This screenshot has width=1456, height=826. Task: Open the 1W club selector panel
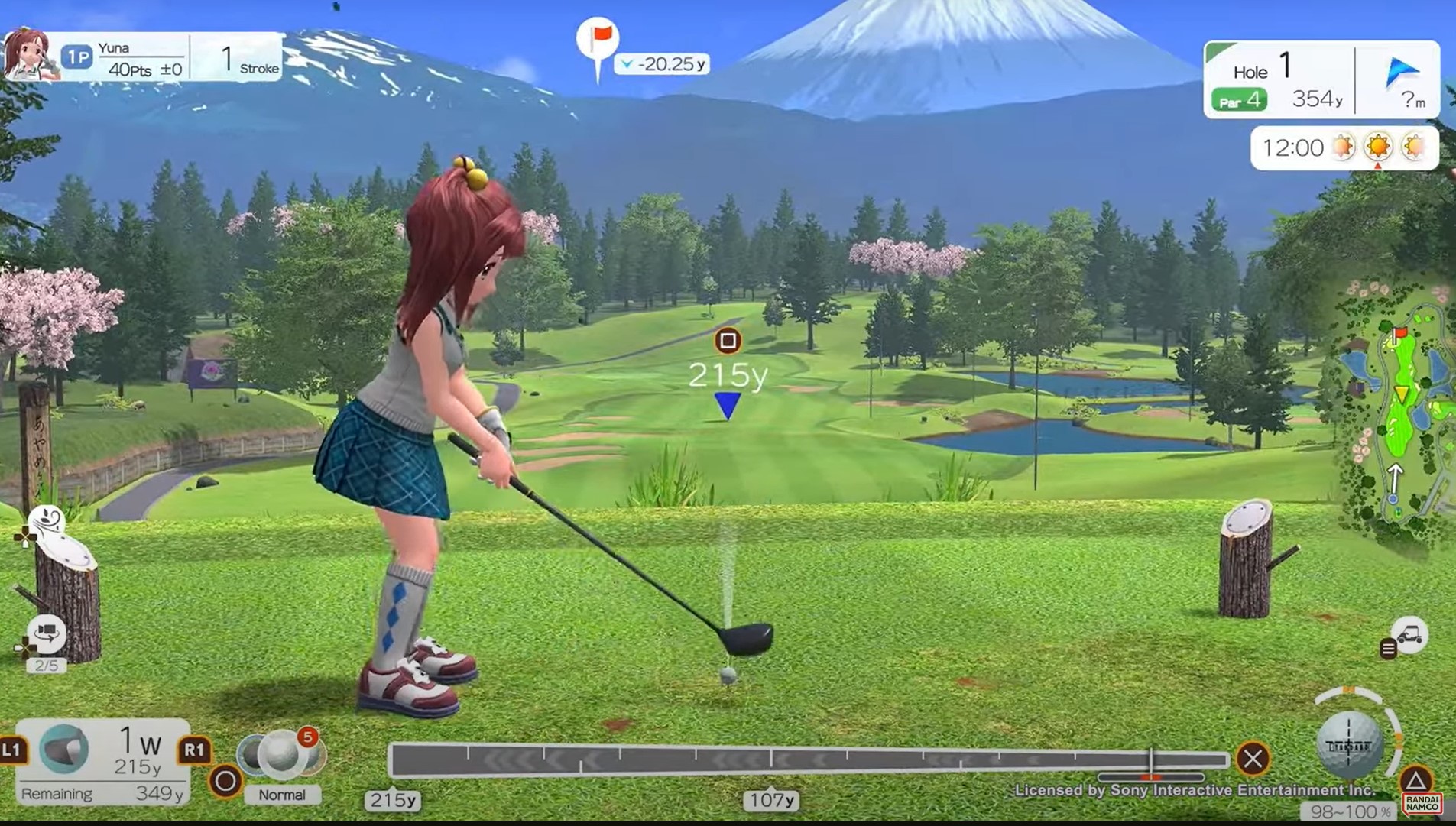(x=103, y=760)
